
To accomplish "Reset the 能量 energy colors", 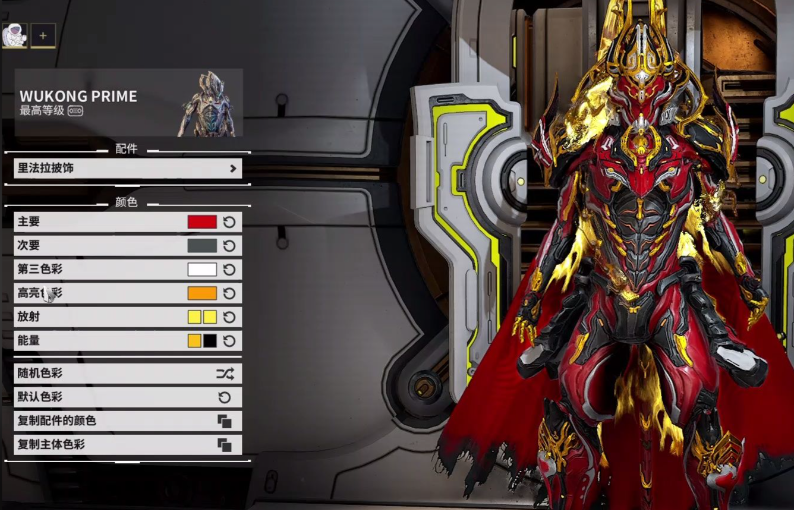I will pyautogui.click(x=229, y=341).
